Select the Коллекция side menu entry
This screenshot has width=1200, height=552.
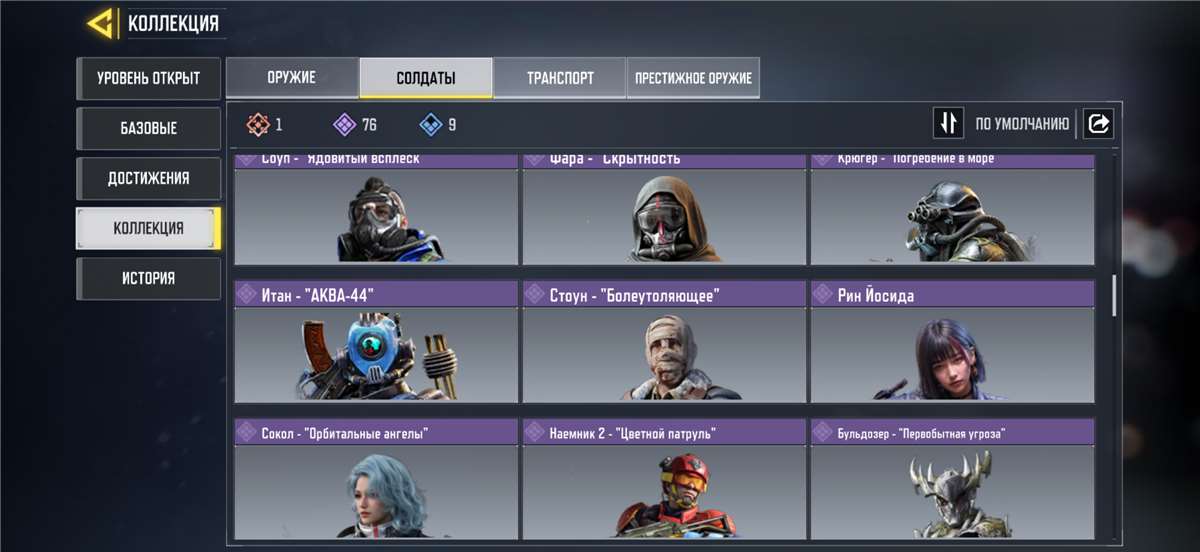click(x=148, y=229)
